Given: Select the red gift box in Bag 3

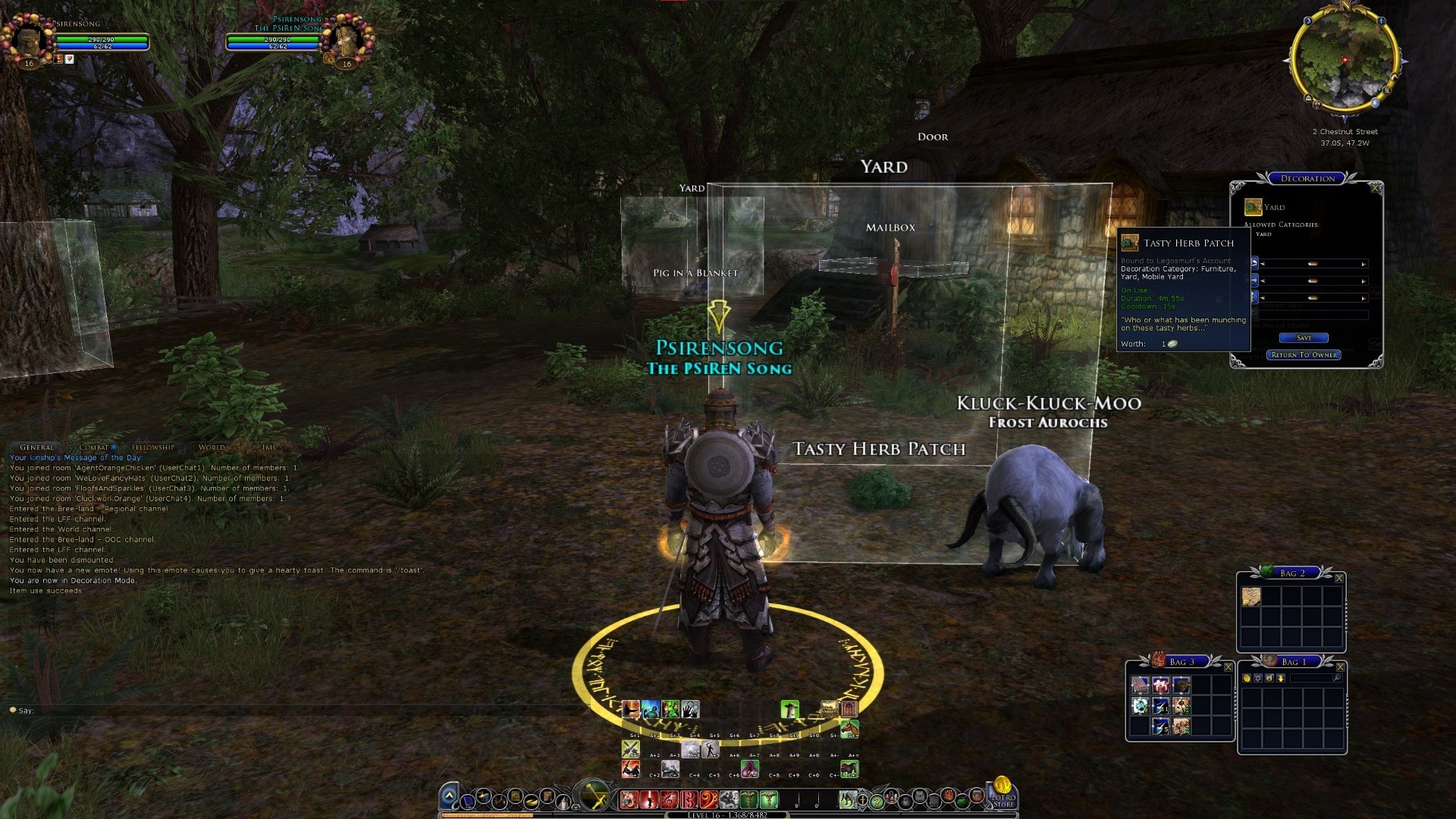Looking at the screenshot, I should [1160, 686].
